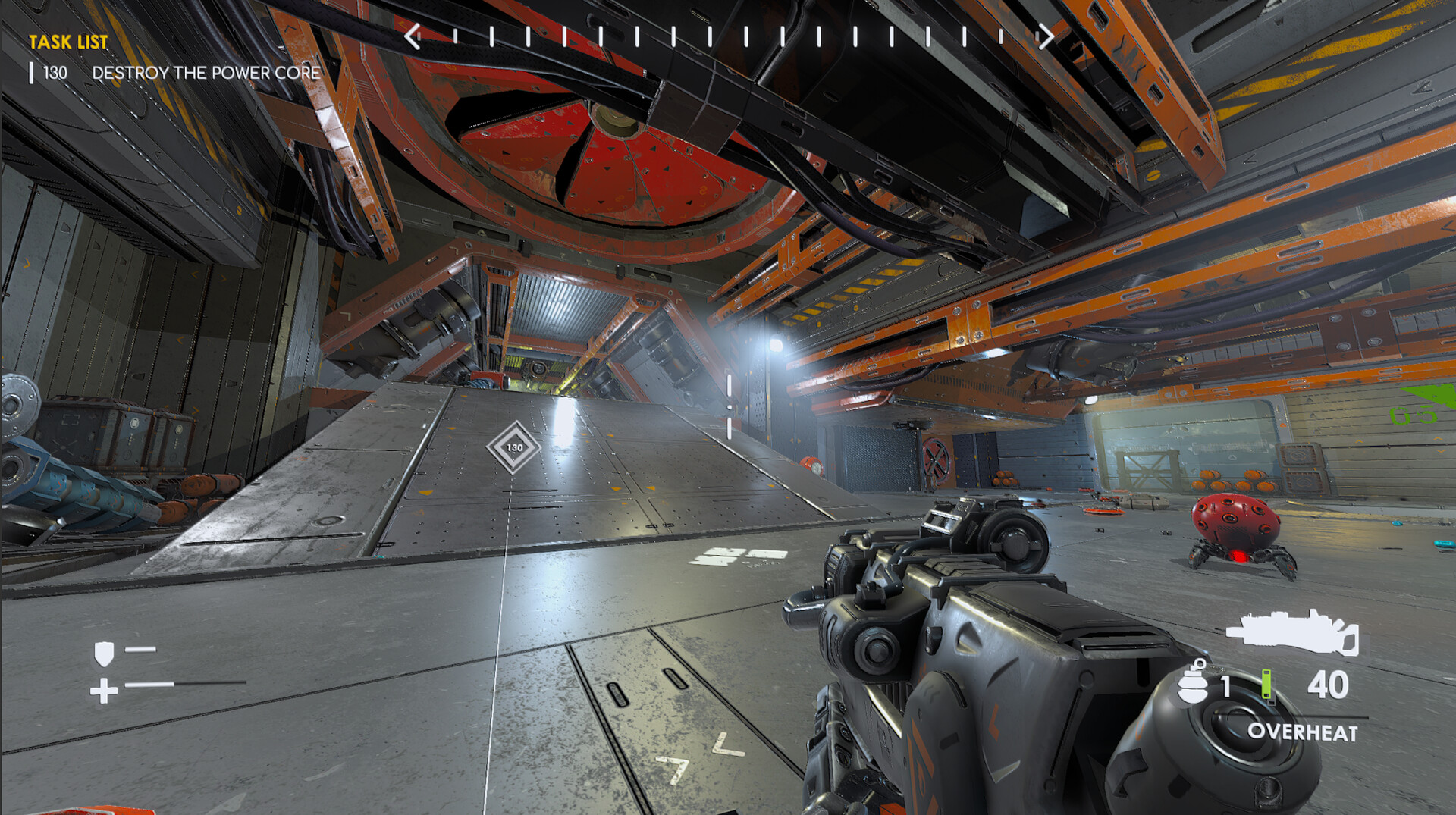Click the objective diamond marker labeled 130

pos(515,449)
